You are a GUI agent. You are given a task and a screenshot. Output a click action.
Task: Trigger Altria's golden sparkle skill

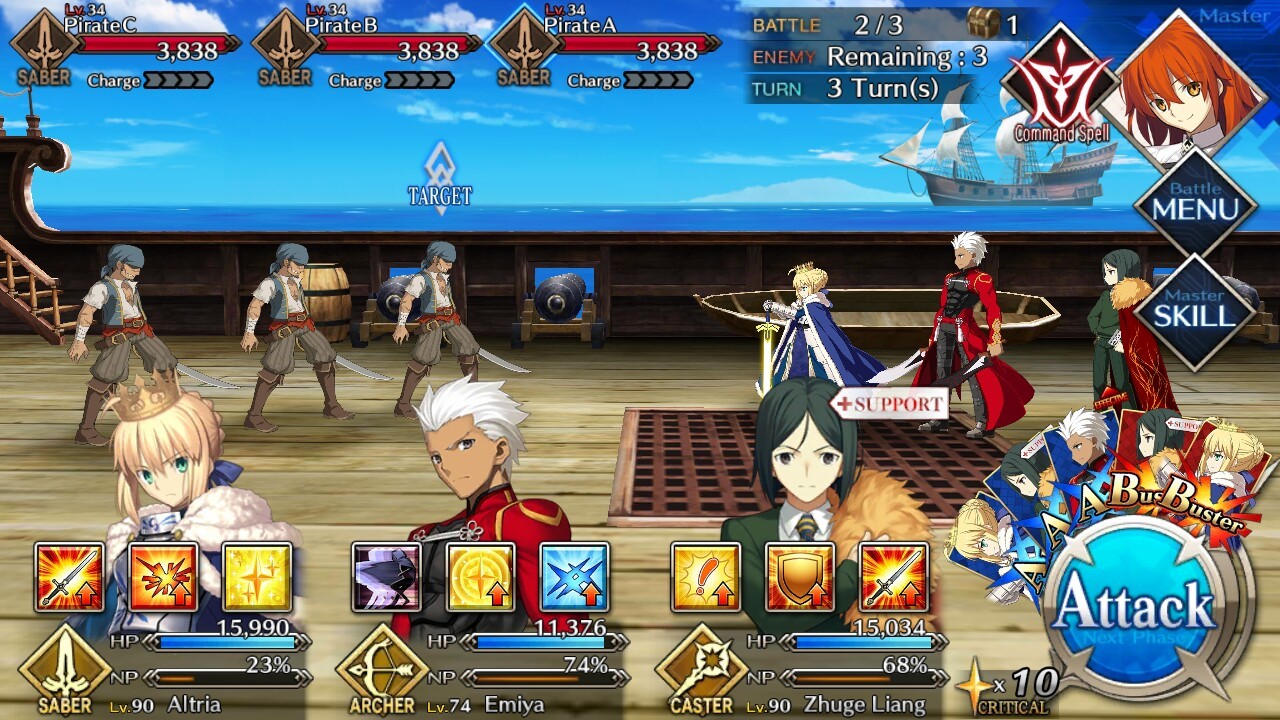[x=257, y=577]
